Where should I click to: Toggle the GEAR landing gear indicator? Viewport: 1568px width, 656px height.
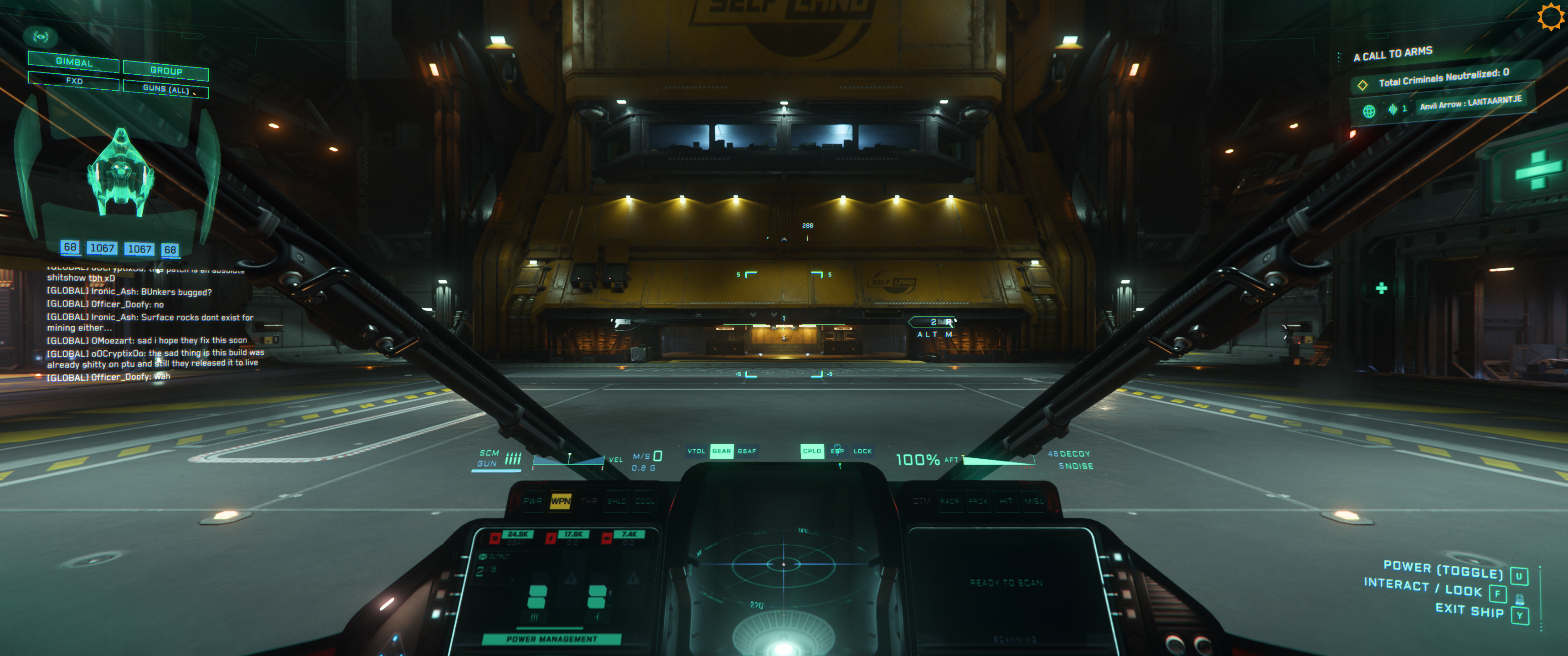(721, 451)
